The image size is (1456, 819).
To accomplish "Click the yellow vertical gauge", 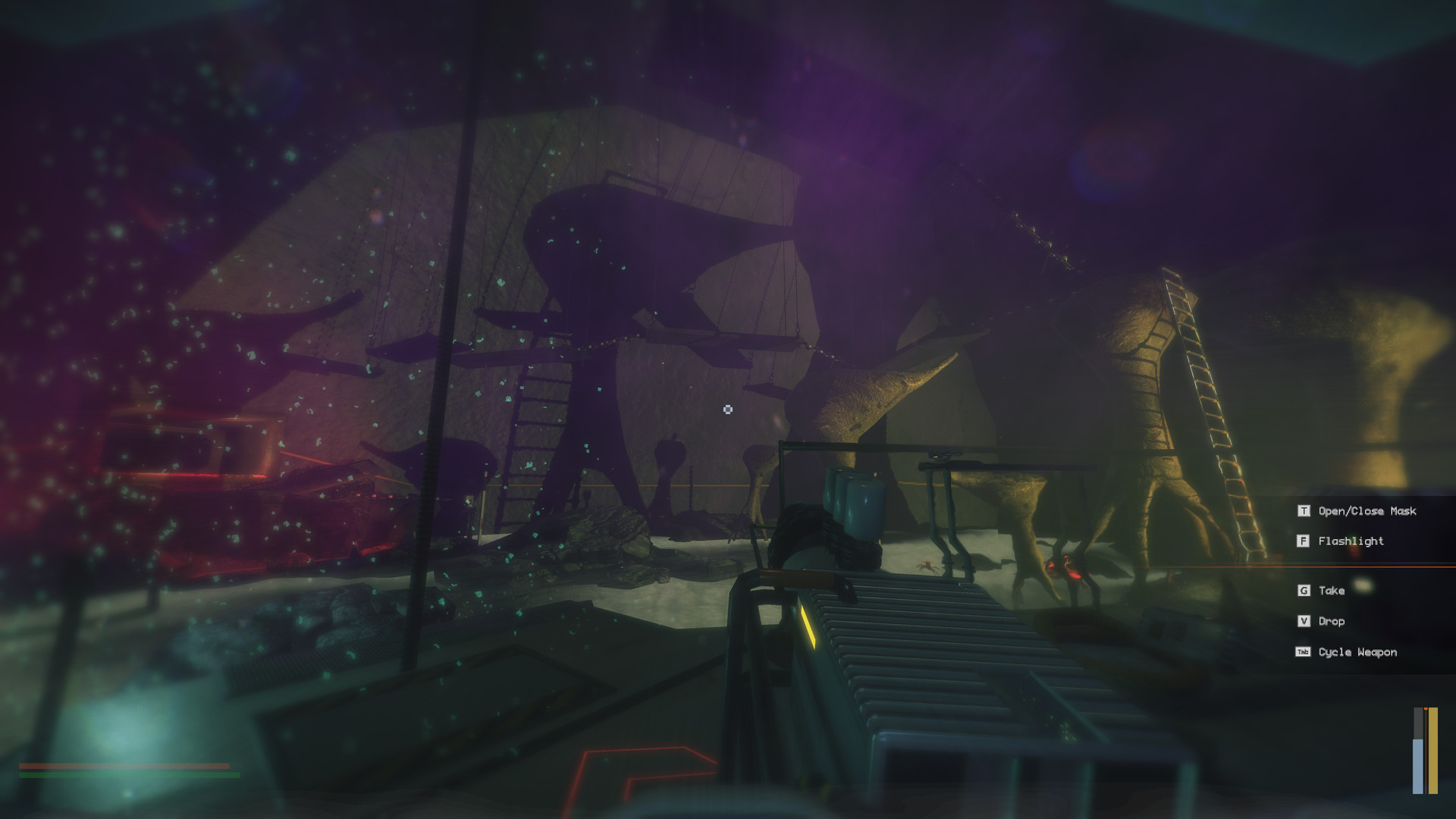I will click(x=1432, y=751).
